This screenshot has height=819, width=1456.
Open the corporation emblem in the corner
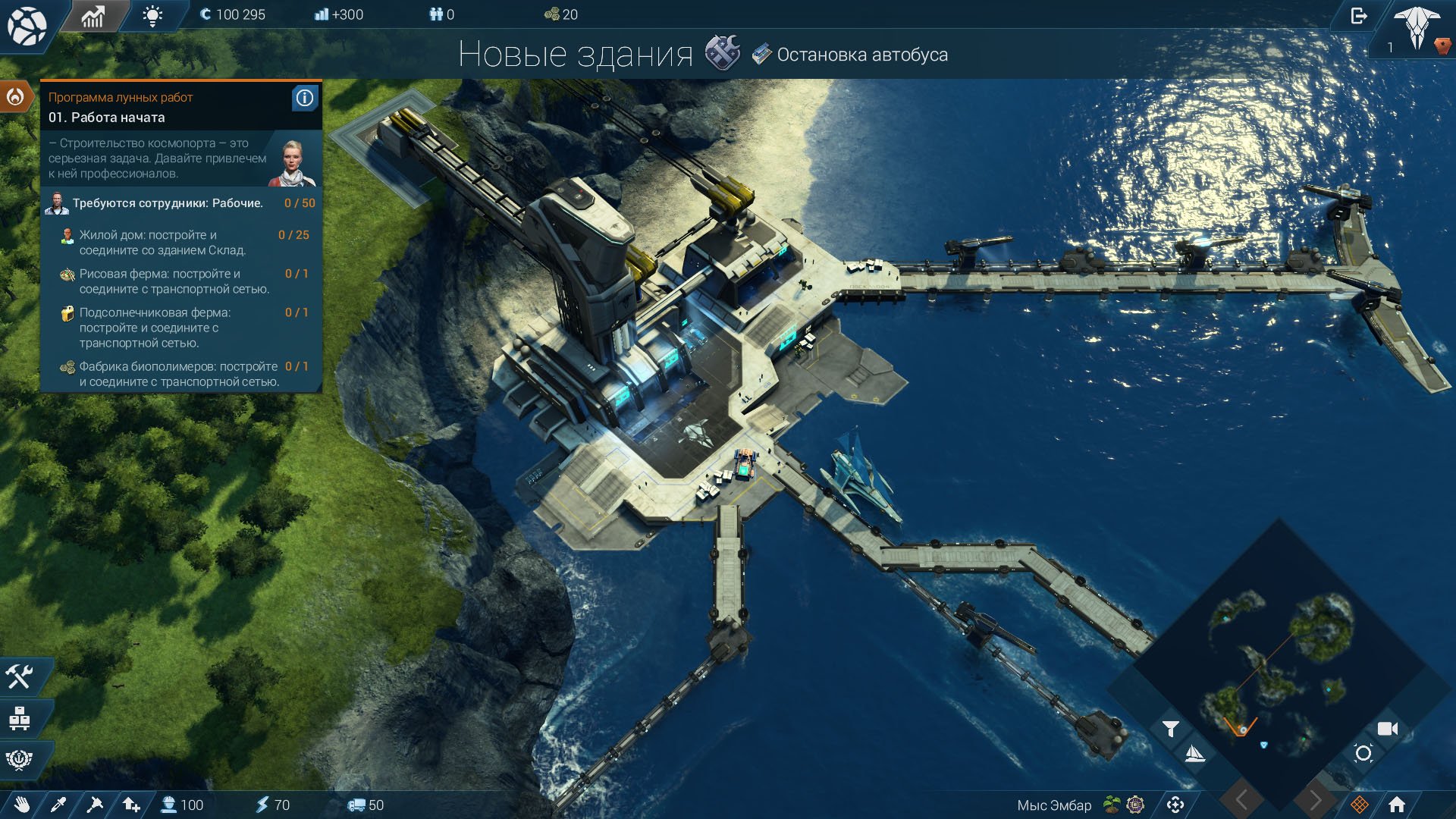[x=1417, y=27]
